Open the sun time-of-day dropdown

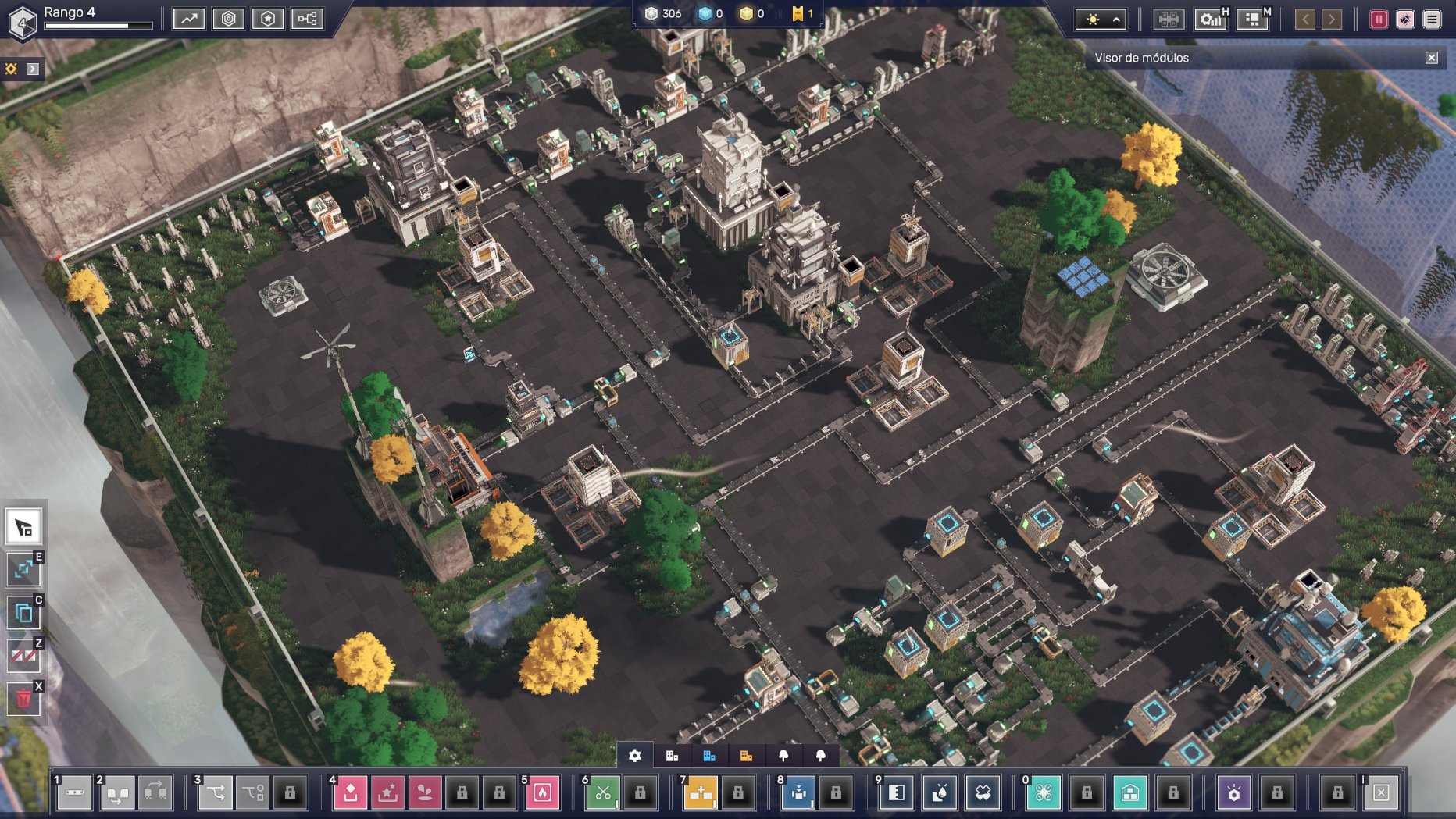(1101, 20)
